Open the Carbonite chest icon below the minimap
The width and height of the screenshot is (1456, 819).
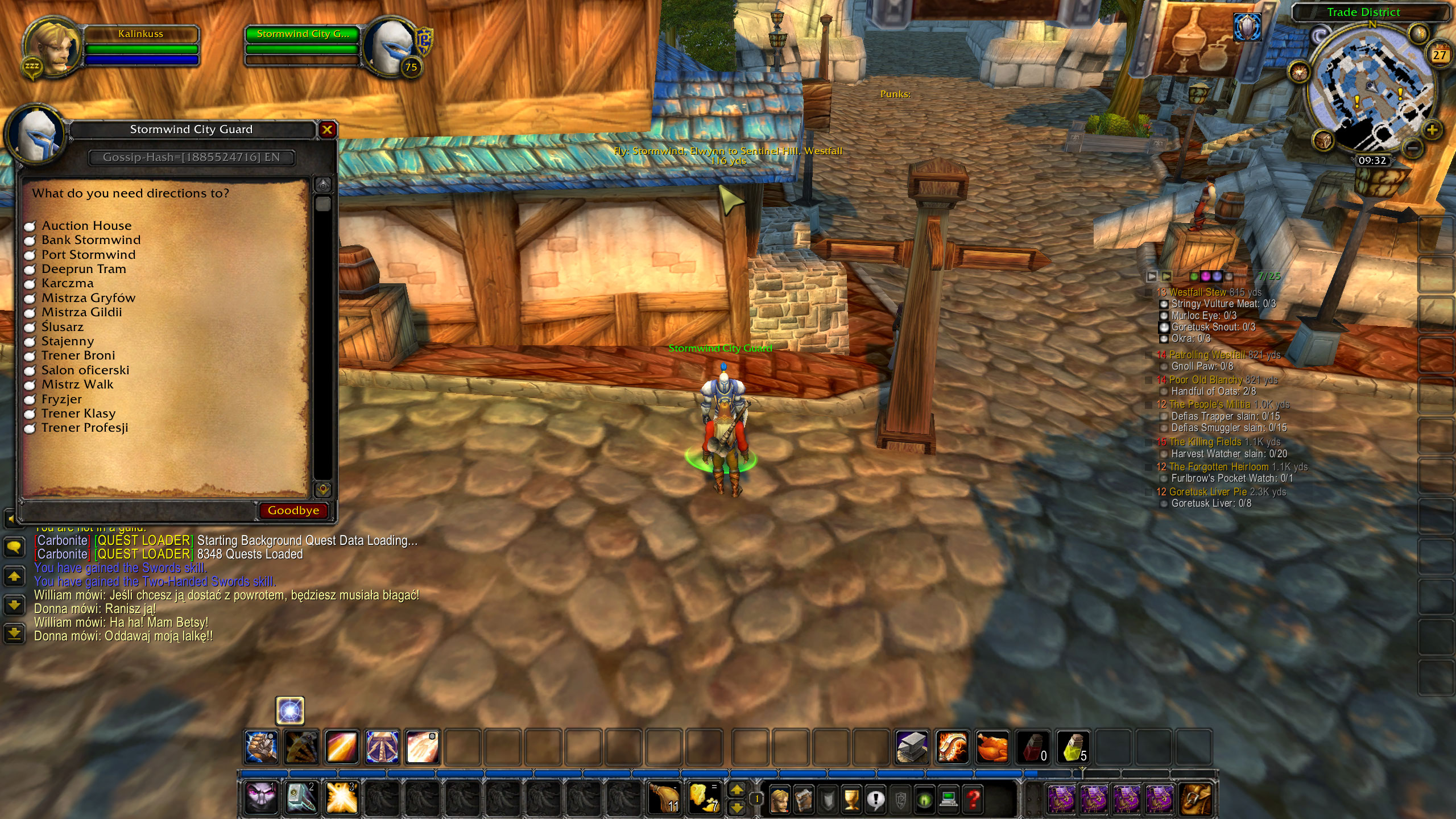(1323, 141)
